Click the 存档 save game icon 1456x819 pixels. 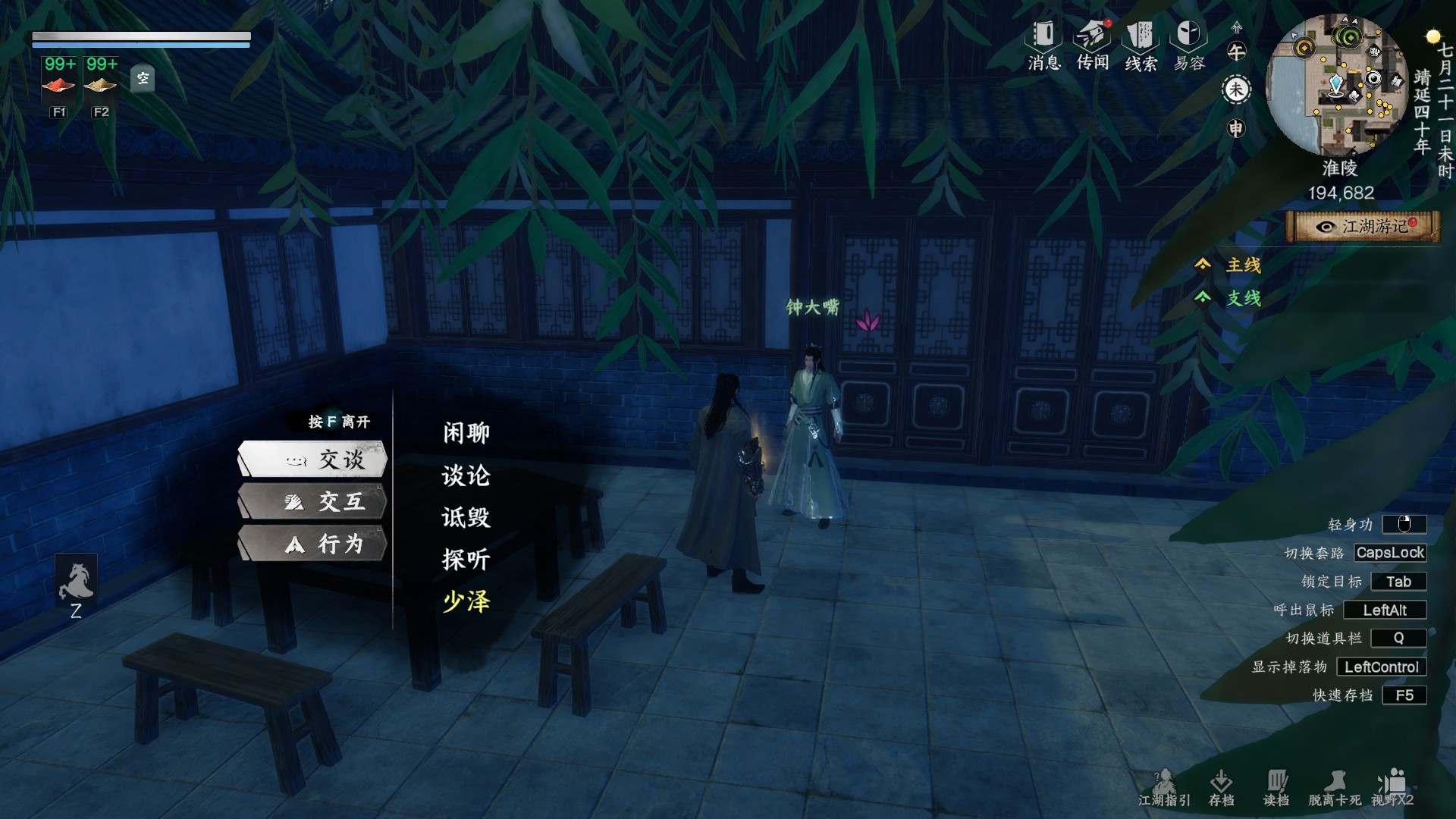1221,788
